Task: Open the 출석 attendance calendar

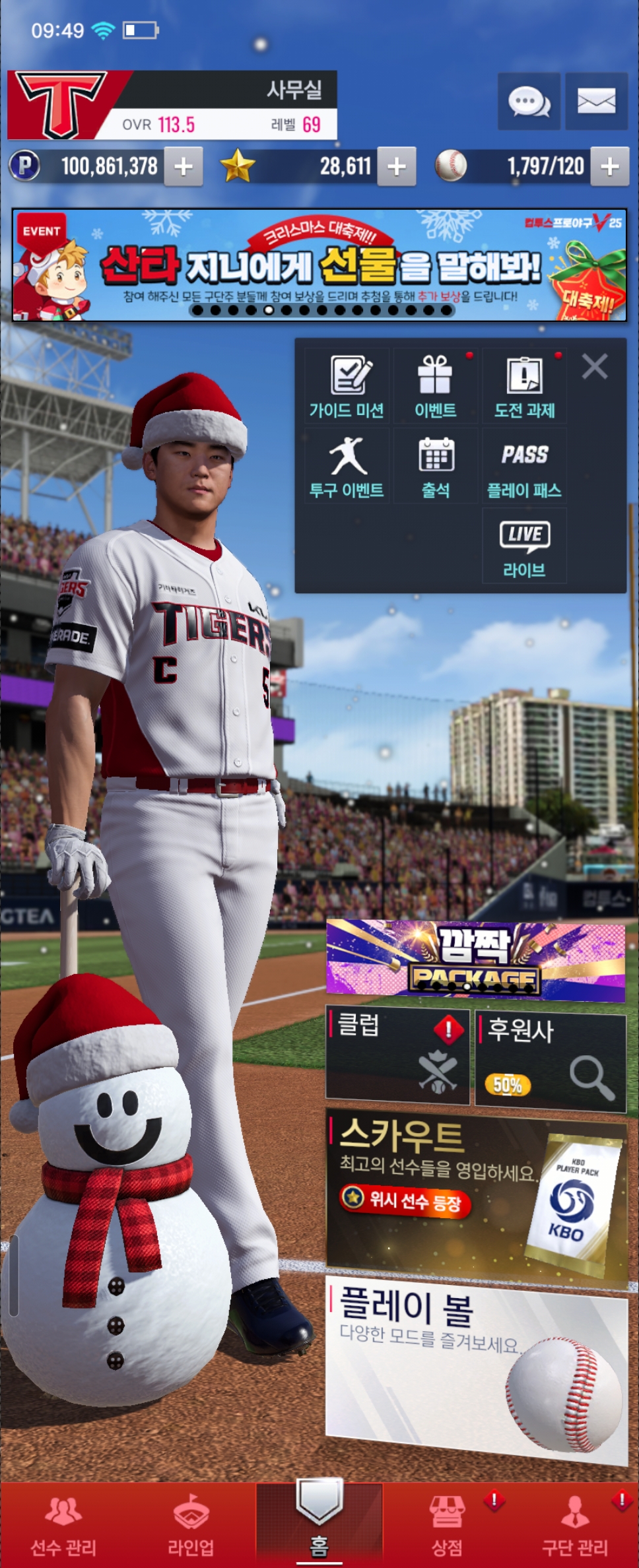Action: point(436,467)
